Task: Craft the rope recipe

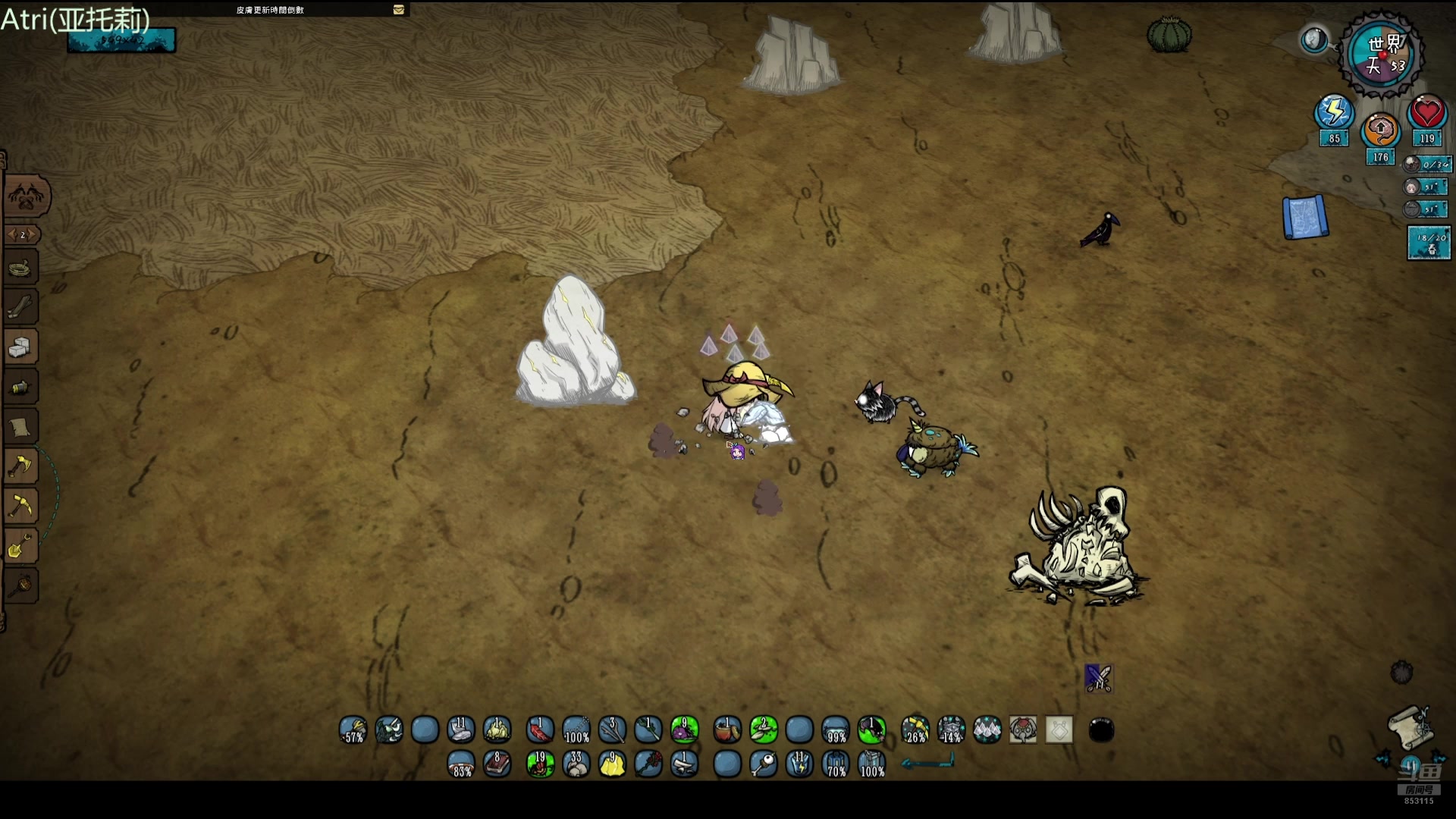Action: pyautogui.click(x=20, y=268)
